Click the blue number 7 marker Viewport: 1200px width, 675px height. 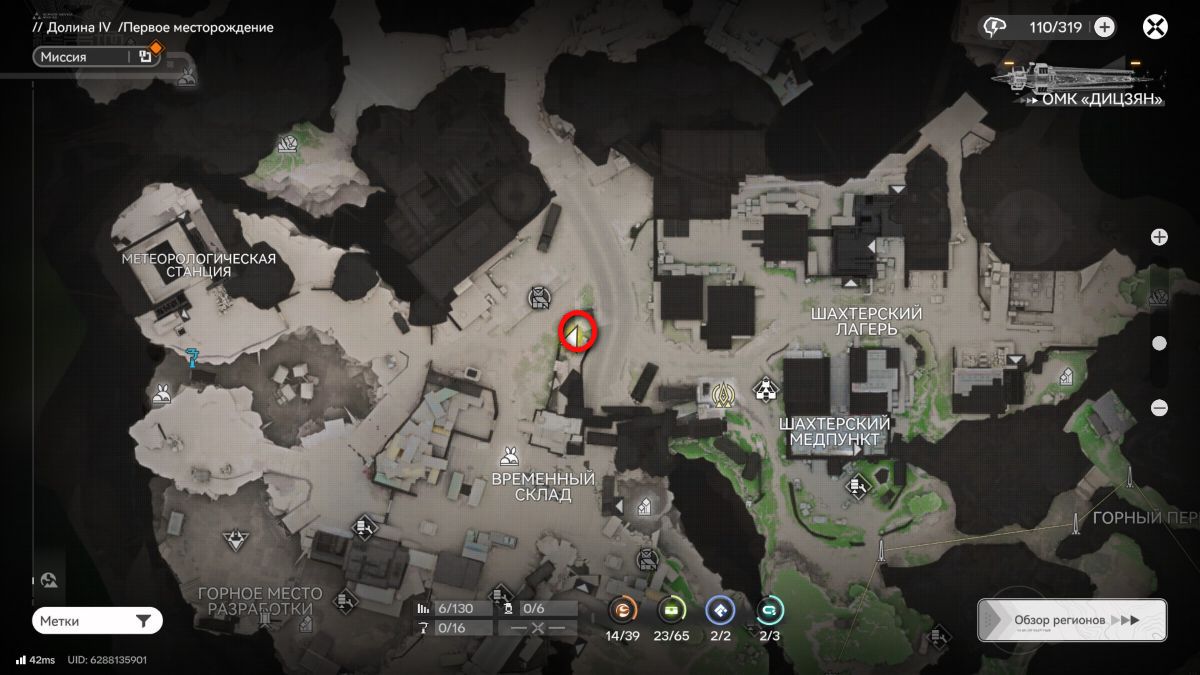[x=193, y=356]
